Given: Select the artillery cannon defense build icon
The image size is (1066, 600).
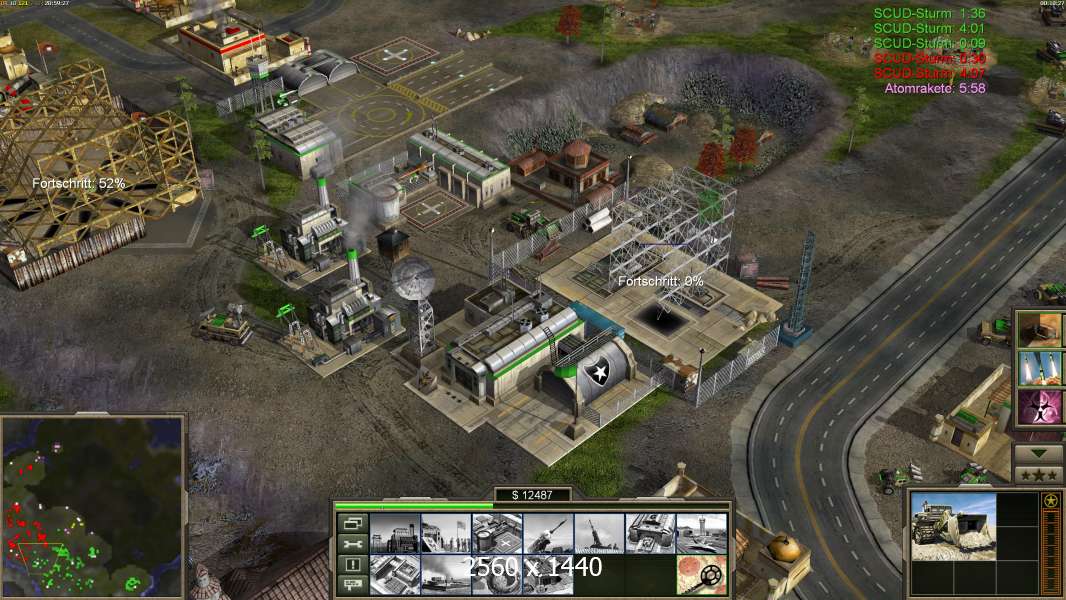Looking at the screenshot, I should [x=599, y=533].
